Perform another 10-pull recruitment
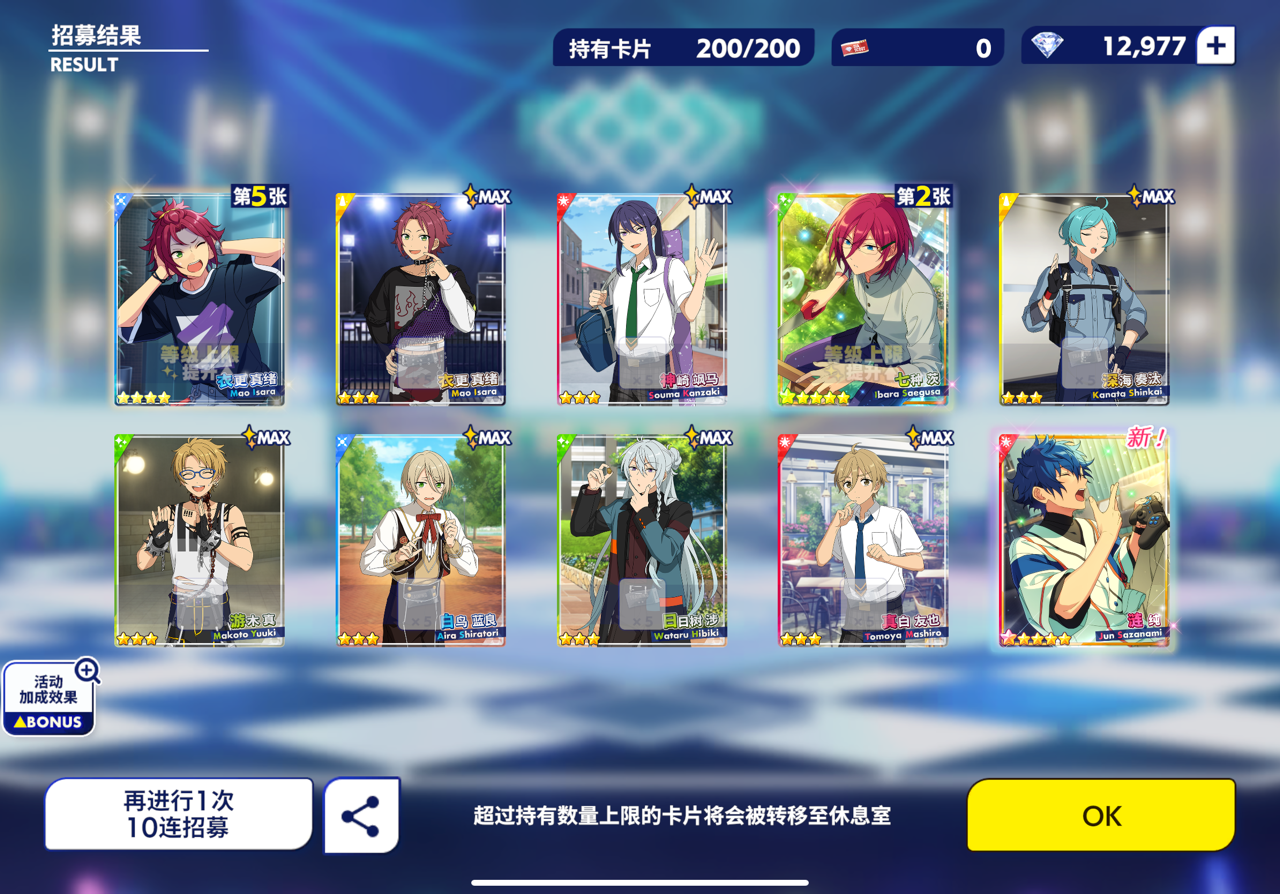Screen dimensions: 1280x894 (x=178, y=815)
